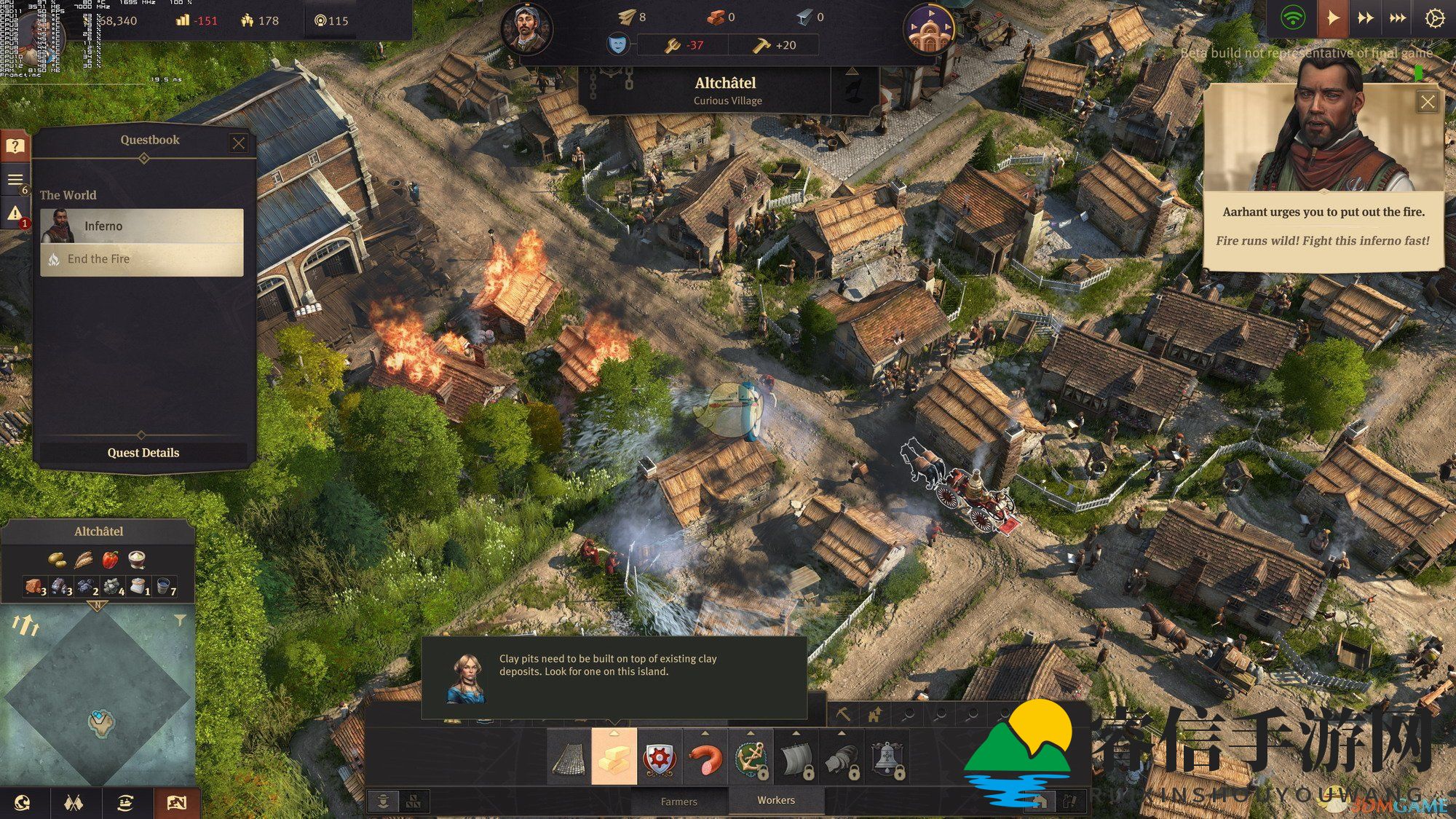Open the gear settings menu
The width and height of the screenshot is (1456, 819).
(1433, 18)
